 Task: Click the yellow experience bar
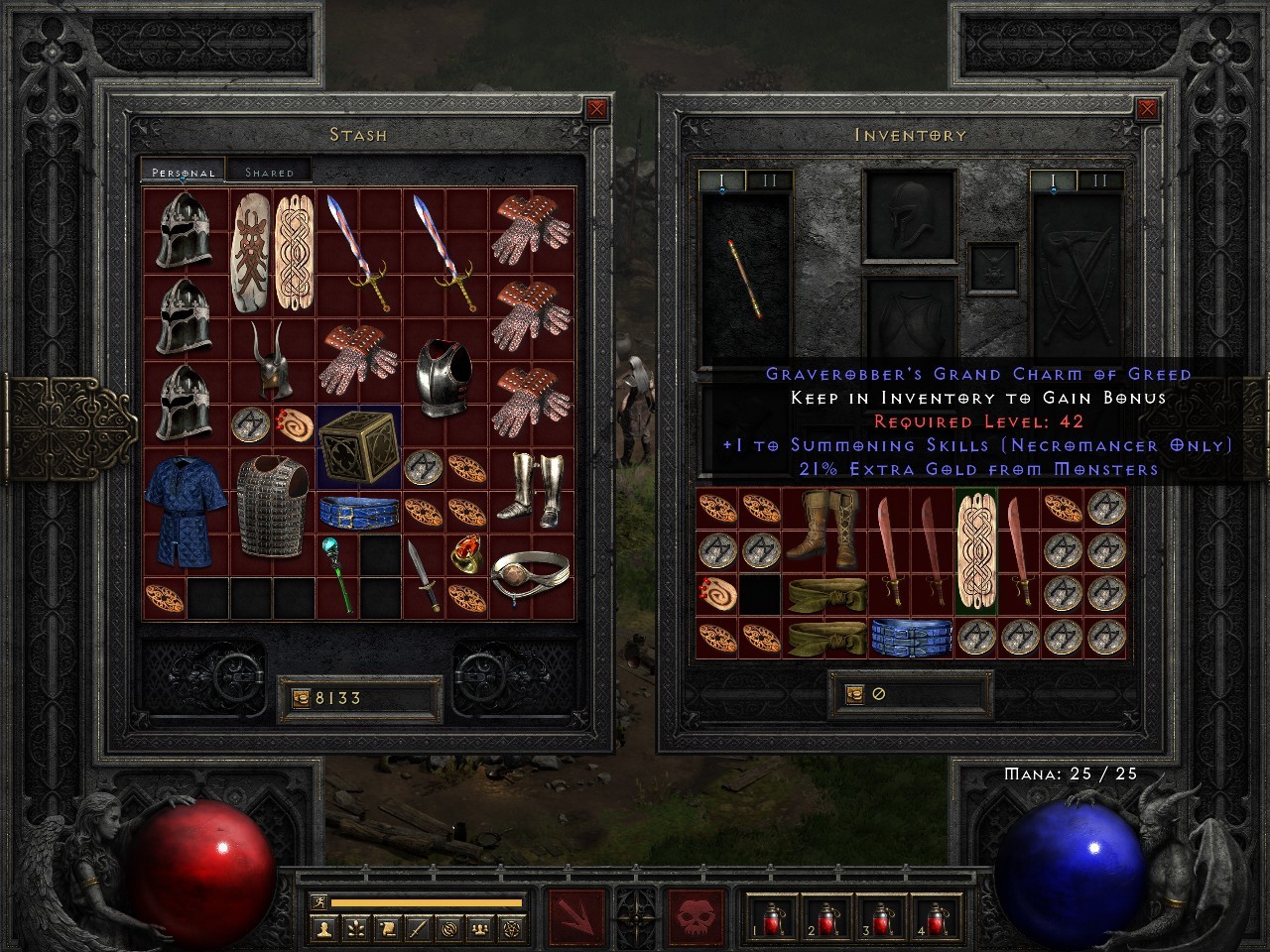pyautogui.click(x=427, y=904)
